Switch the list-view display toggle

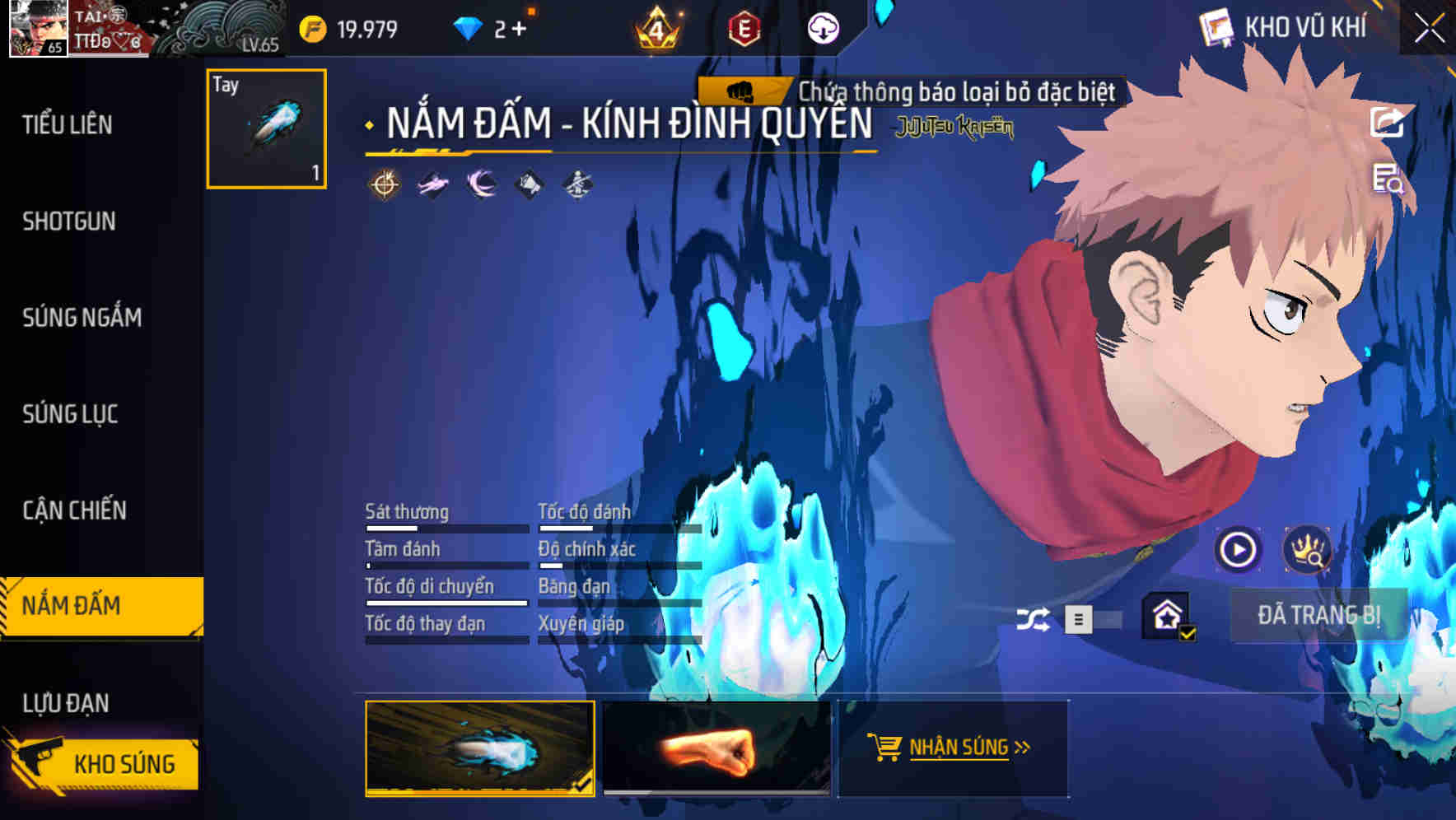1079,621
